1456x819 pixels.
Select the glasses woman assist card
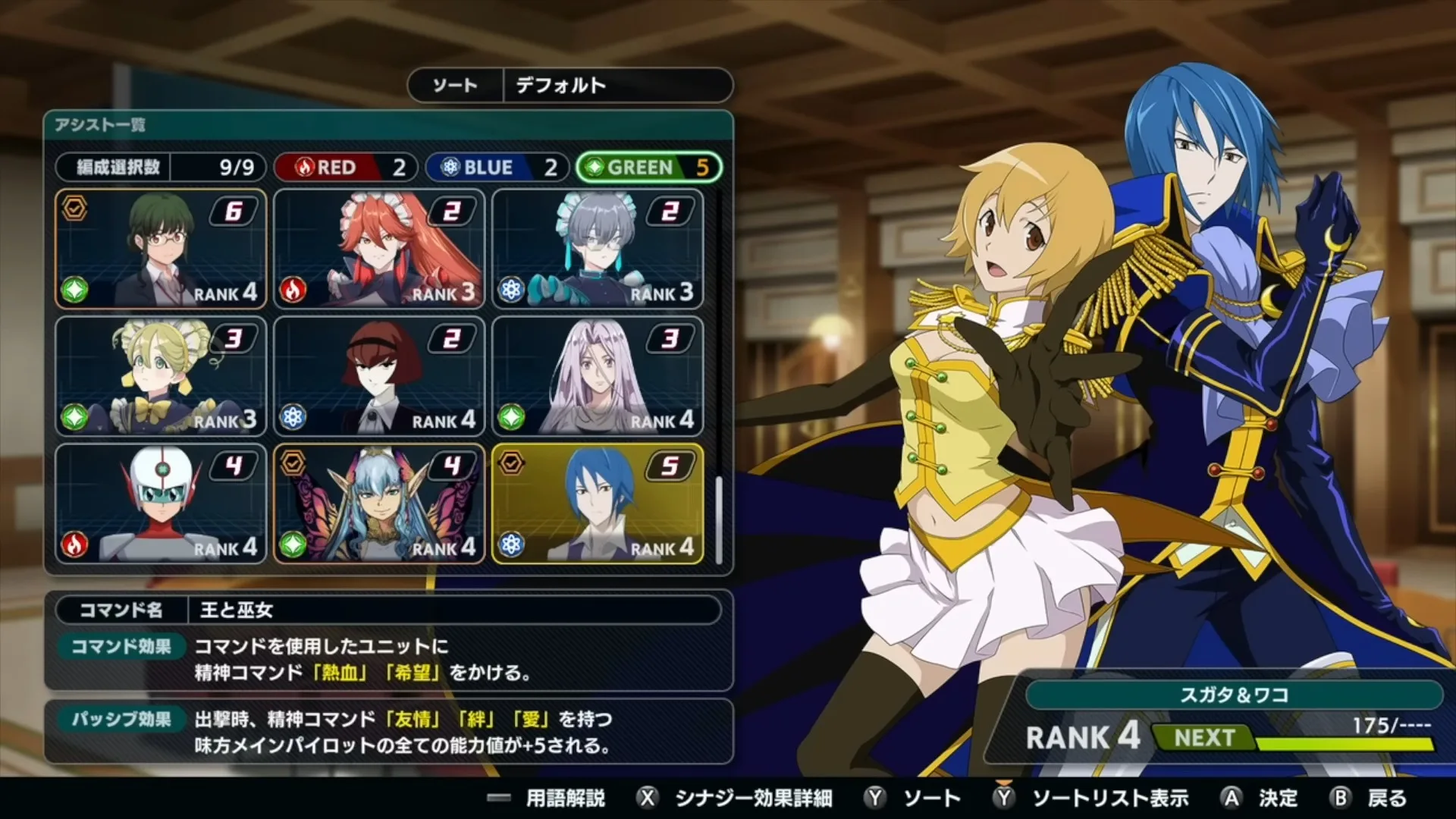pos(161,249)
